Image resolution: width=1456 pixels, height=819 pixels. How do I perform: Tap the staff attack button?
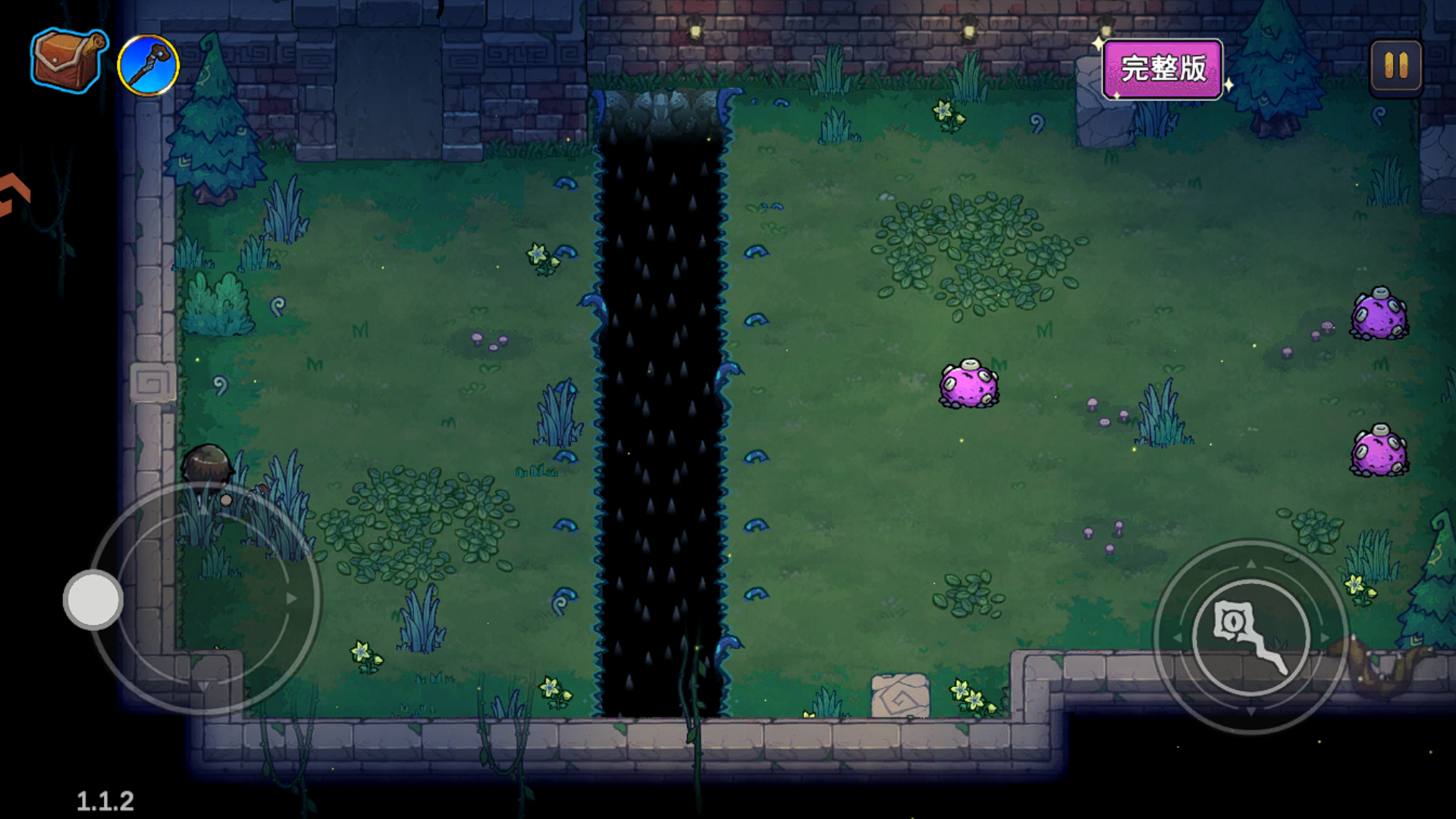pyautogui.click(x=1250, y=637)
